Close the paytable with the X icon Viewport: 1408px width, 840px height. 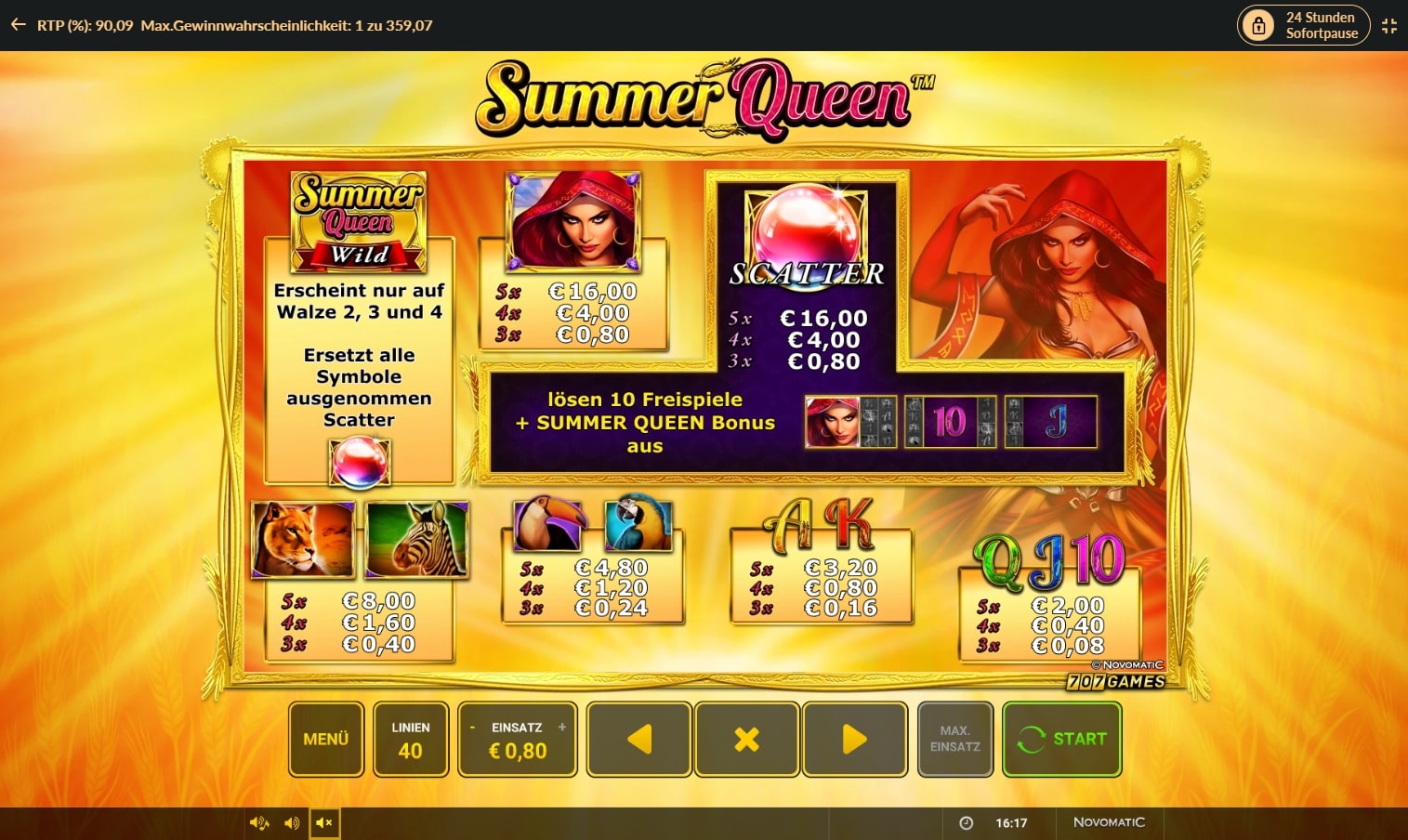tap(746, 739)
